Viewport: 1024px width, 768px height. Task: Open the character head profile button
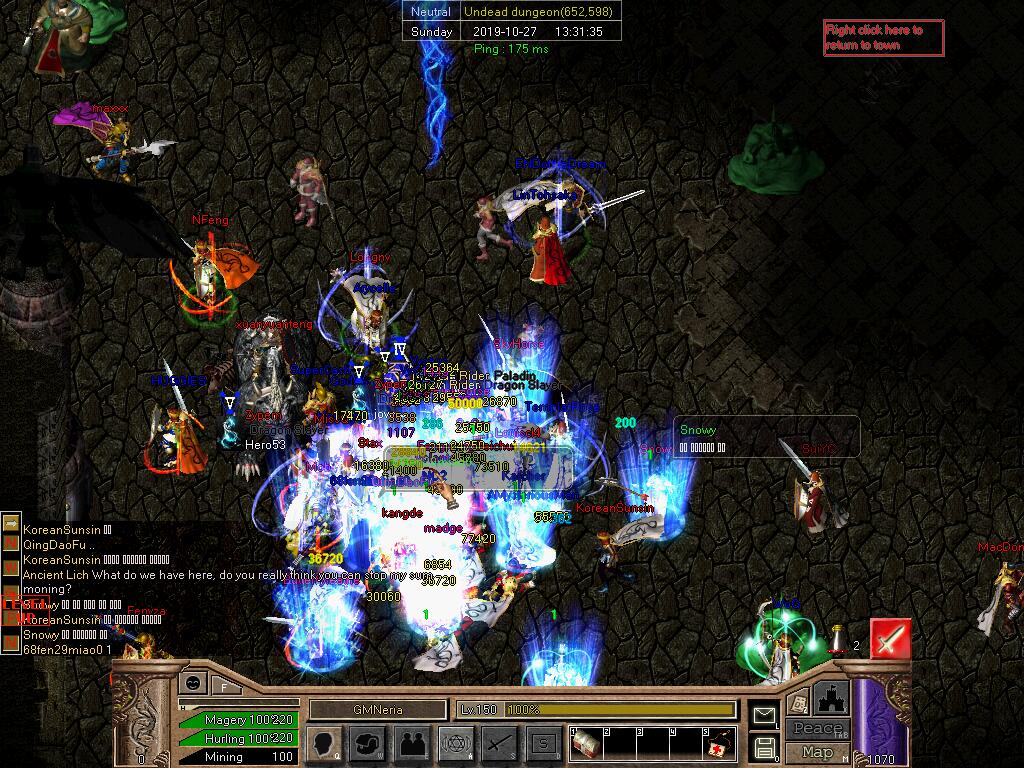[x=323, y=744]
